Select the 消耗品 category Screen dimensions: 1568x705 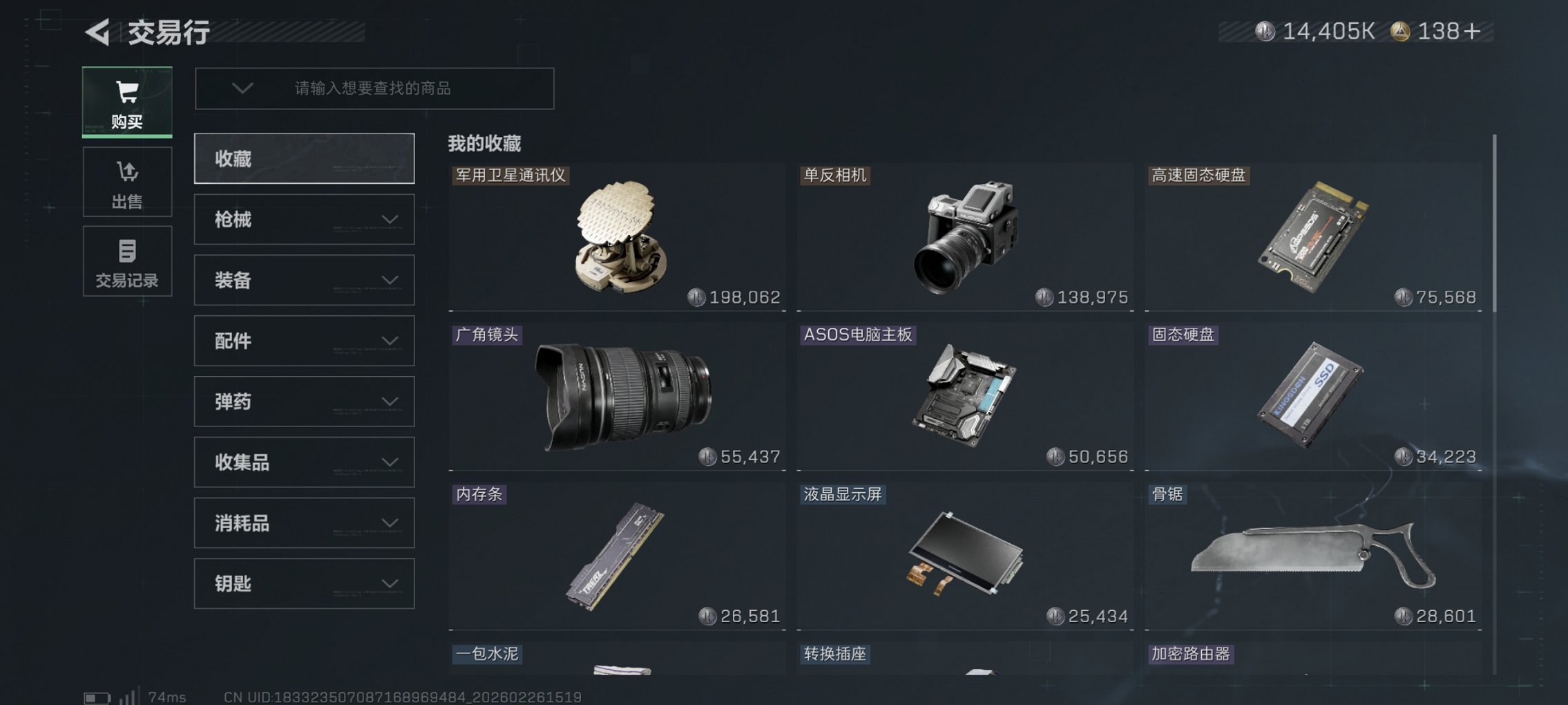coord(304,523)
